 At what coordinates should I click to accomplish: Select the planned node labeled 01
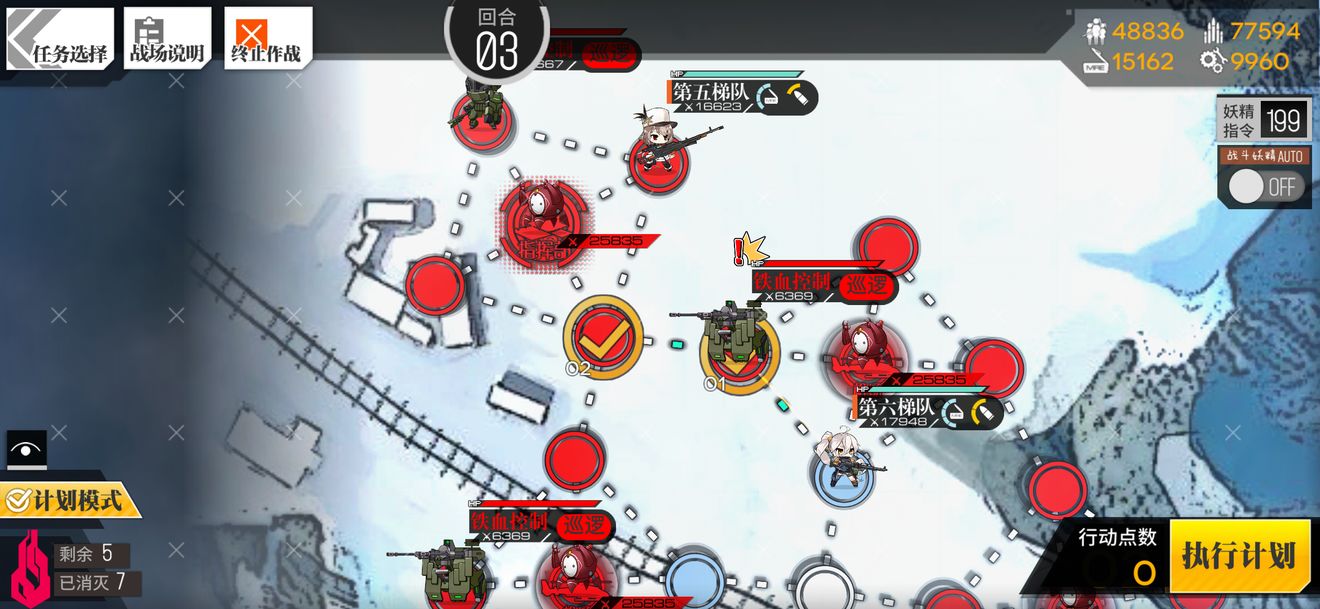click(x=737, y=348)
